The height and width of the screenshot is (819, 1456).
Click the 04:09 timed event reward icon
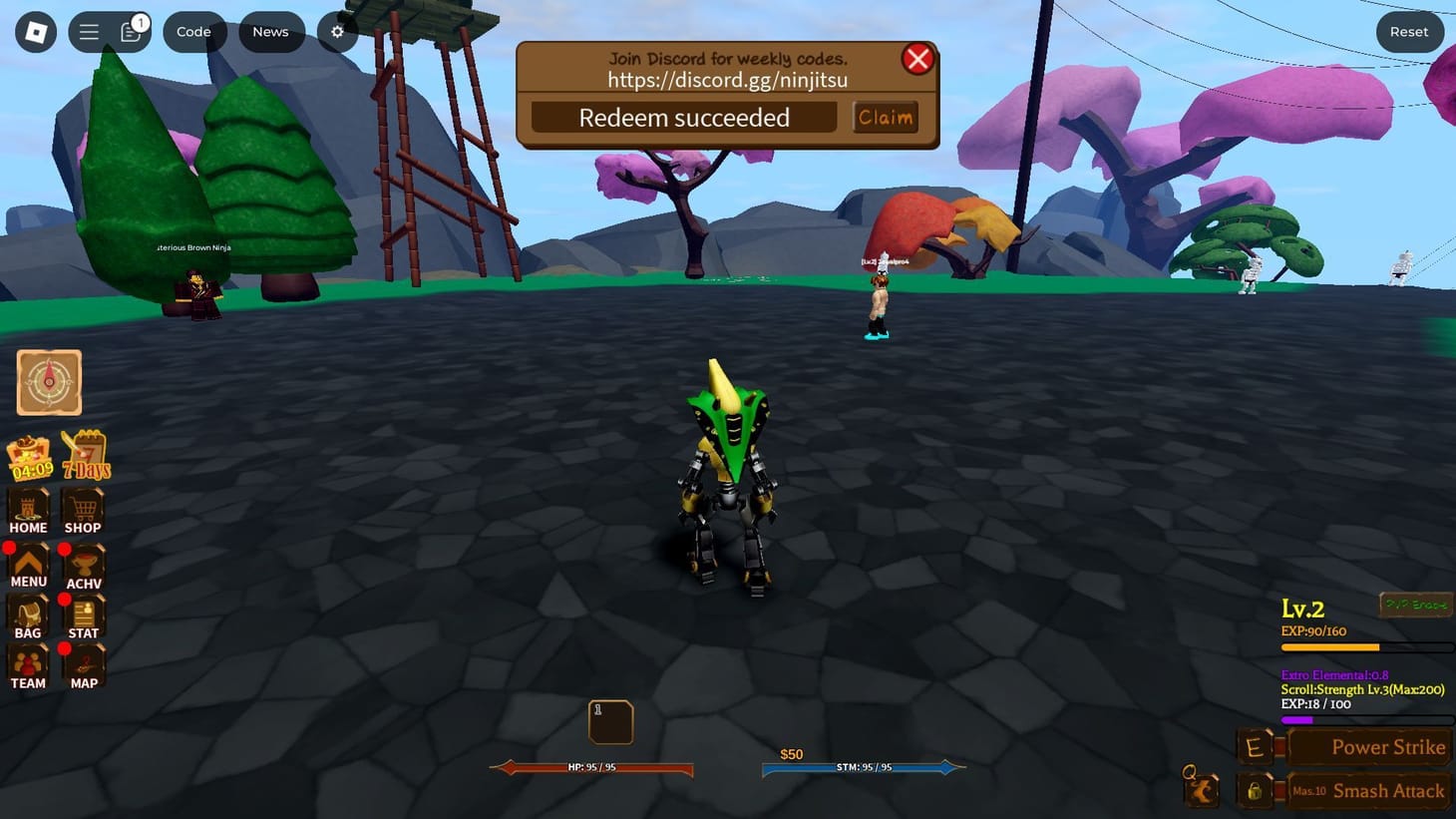[30, 454]
